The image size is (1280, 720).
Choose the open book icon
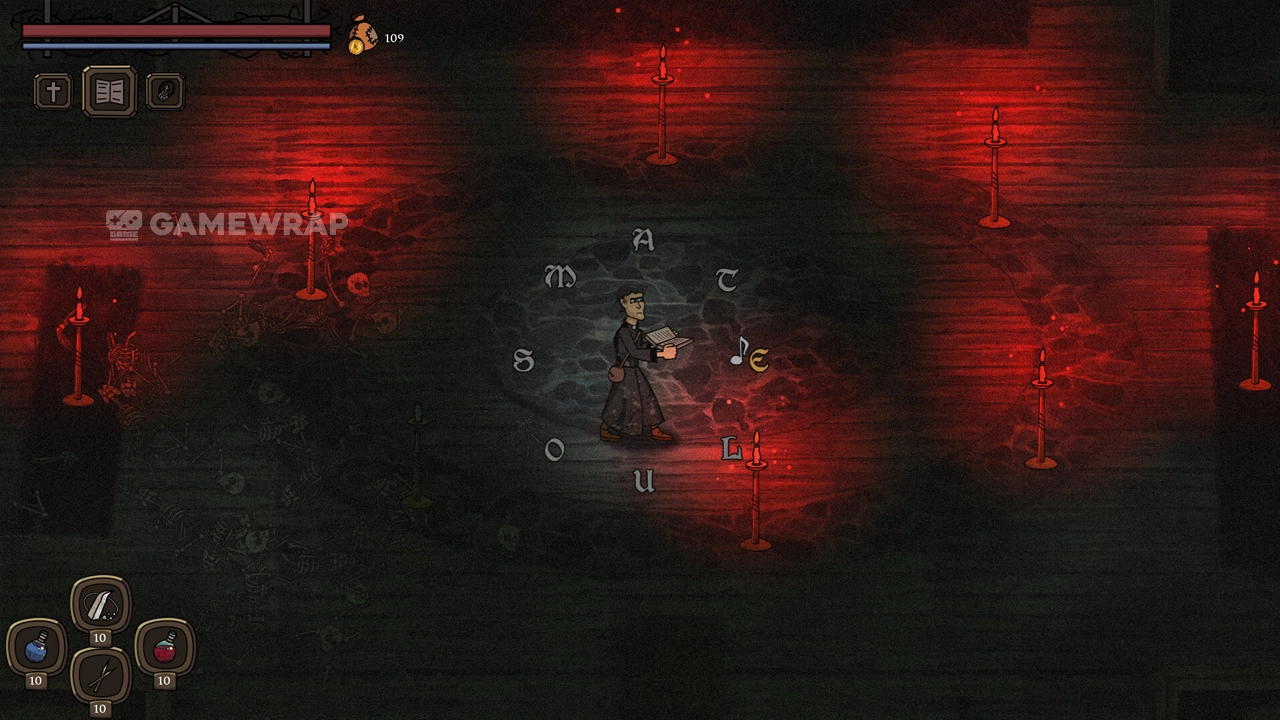[109, 92]
